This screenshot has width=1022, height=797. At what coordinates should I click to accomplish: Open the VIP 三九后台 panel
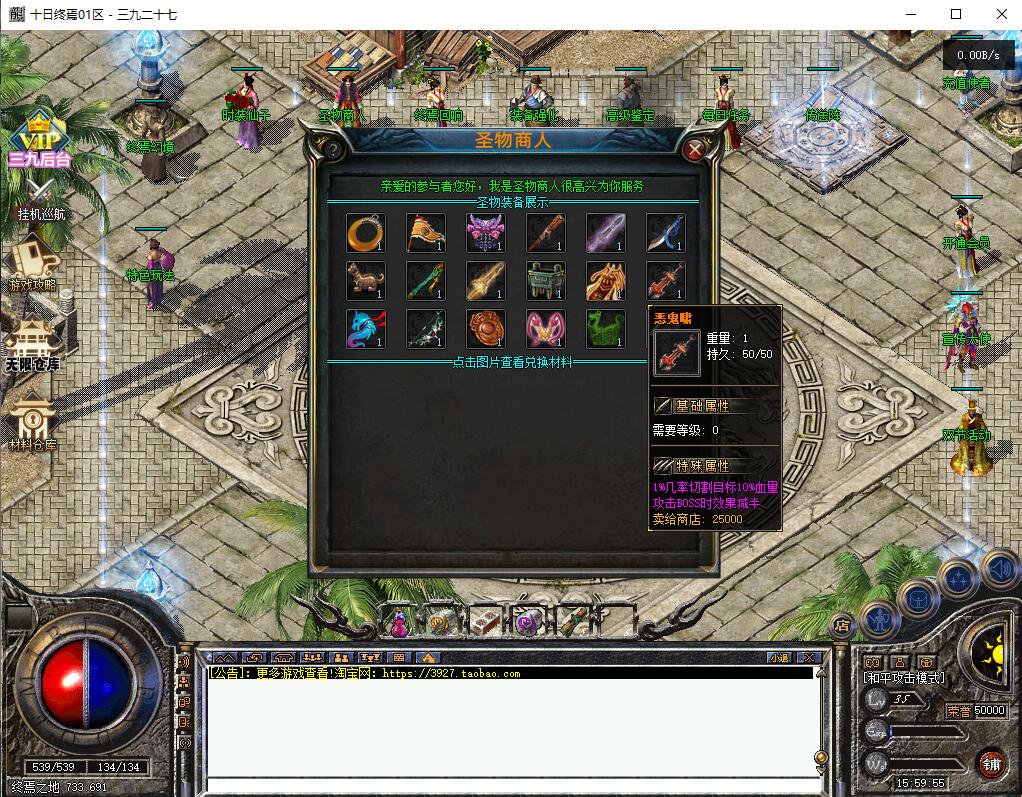[39, 139]
